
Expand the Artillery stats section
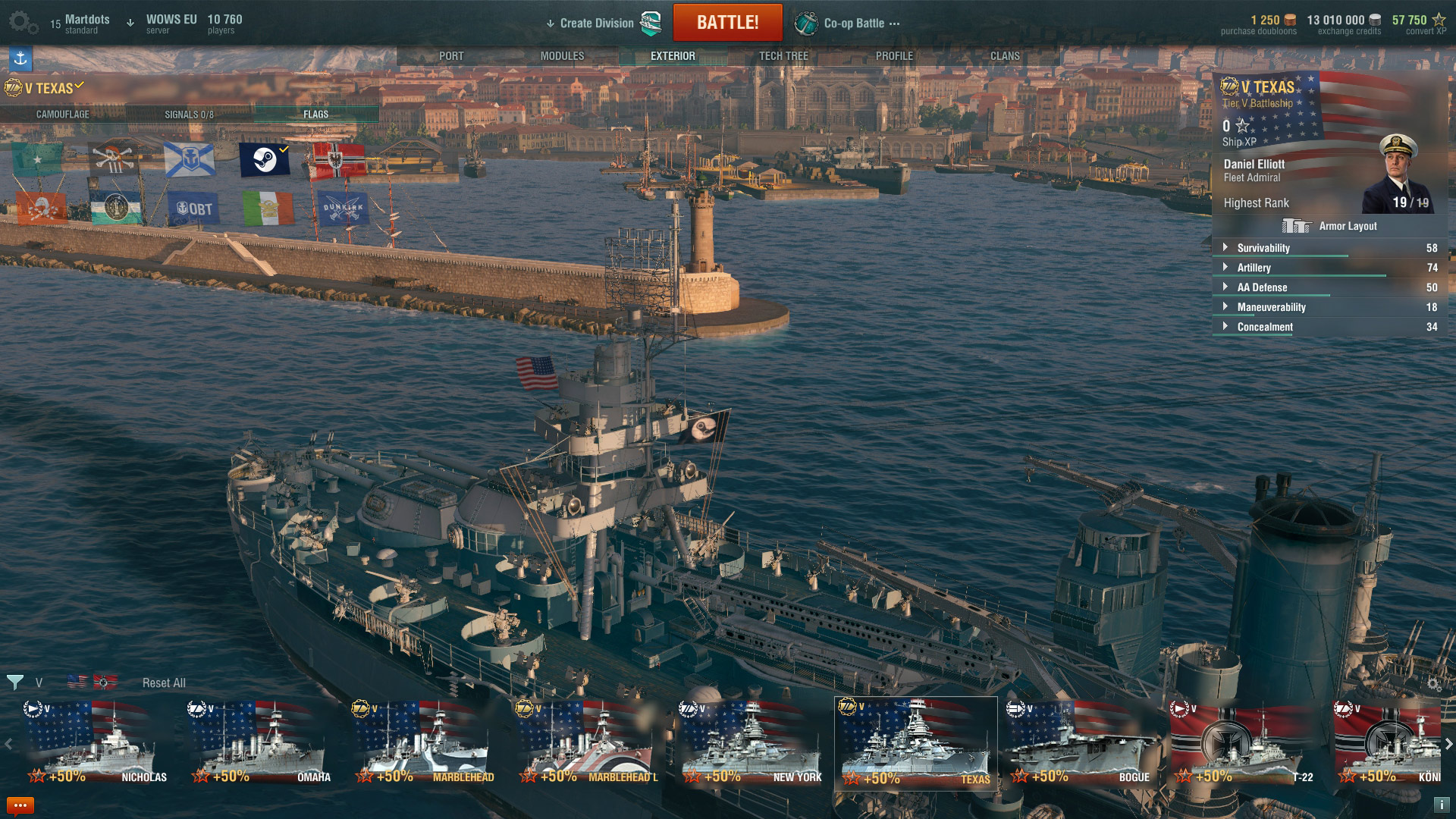click(x=1226, y=268)
